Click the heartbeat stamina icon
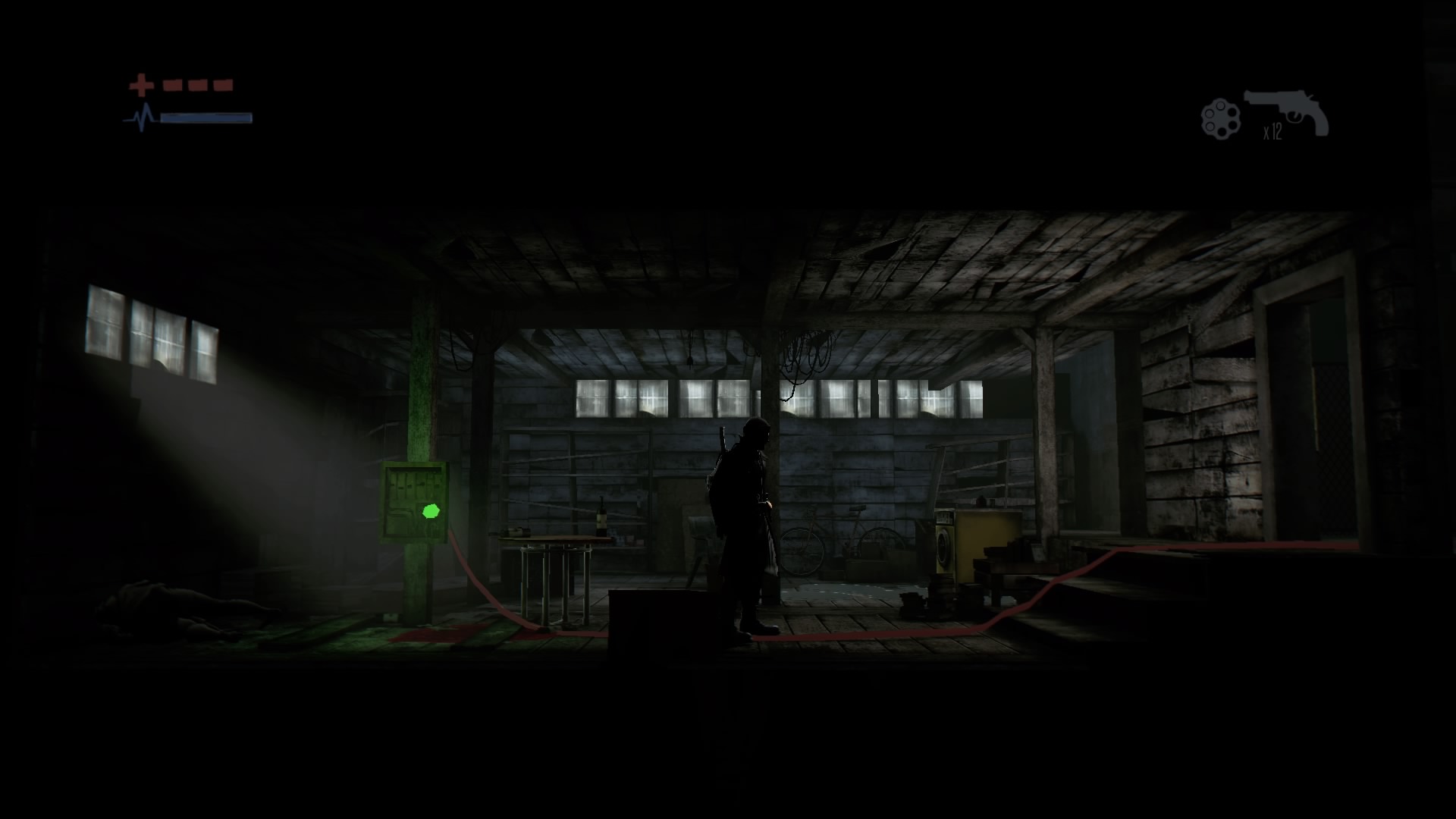This screenshot has height=819, width=1456. pyautogui.click(x=140, y=118)
